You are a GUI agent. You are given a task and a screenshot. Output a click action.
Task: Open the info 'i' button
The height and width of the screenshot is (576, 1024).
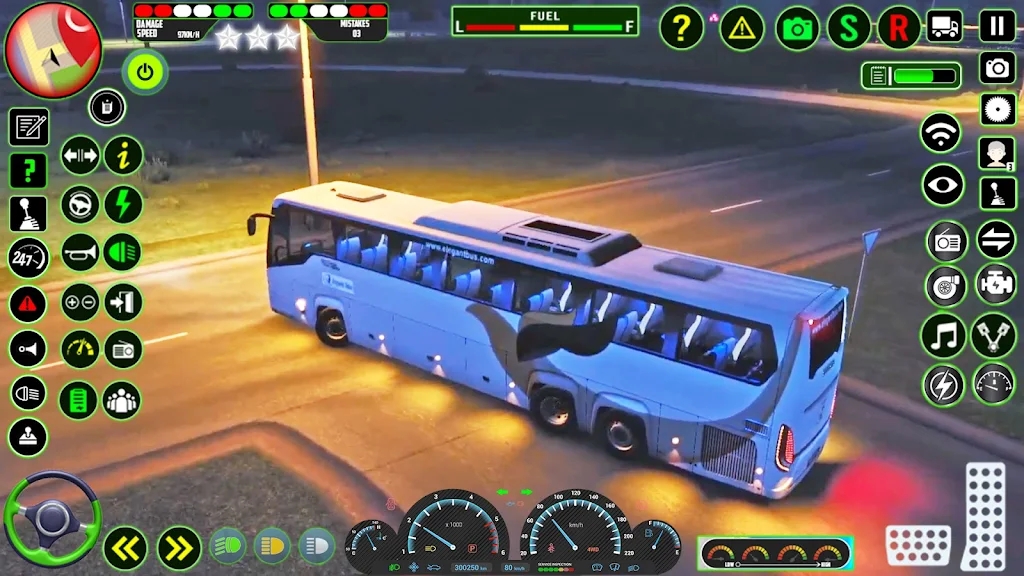pos(123,156)
